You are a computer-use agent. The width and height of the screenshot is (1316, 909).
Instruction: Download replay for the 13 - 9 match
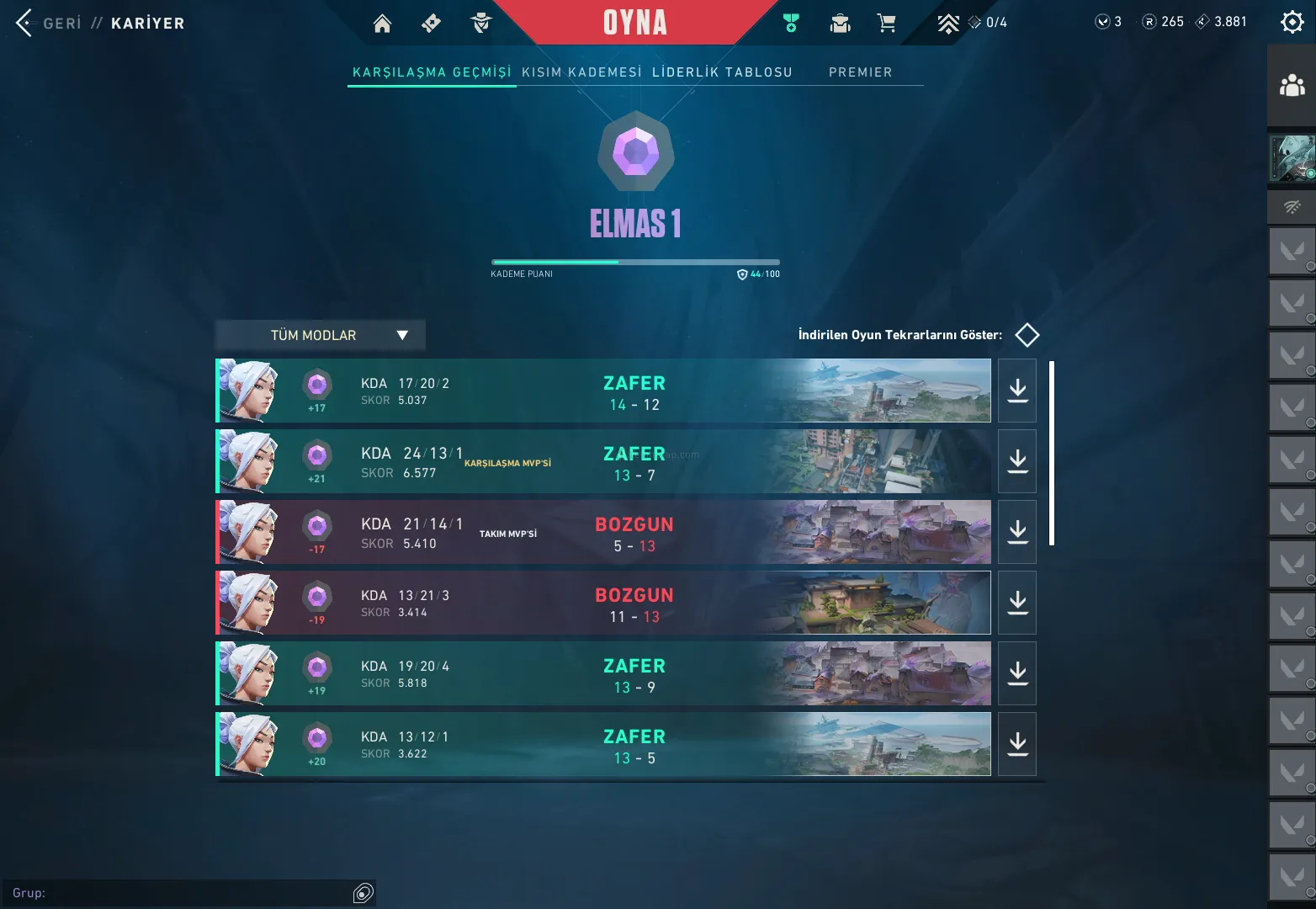click(x=1017, y=673)
